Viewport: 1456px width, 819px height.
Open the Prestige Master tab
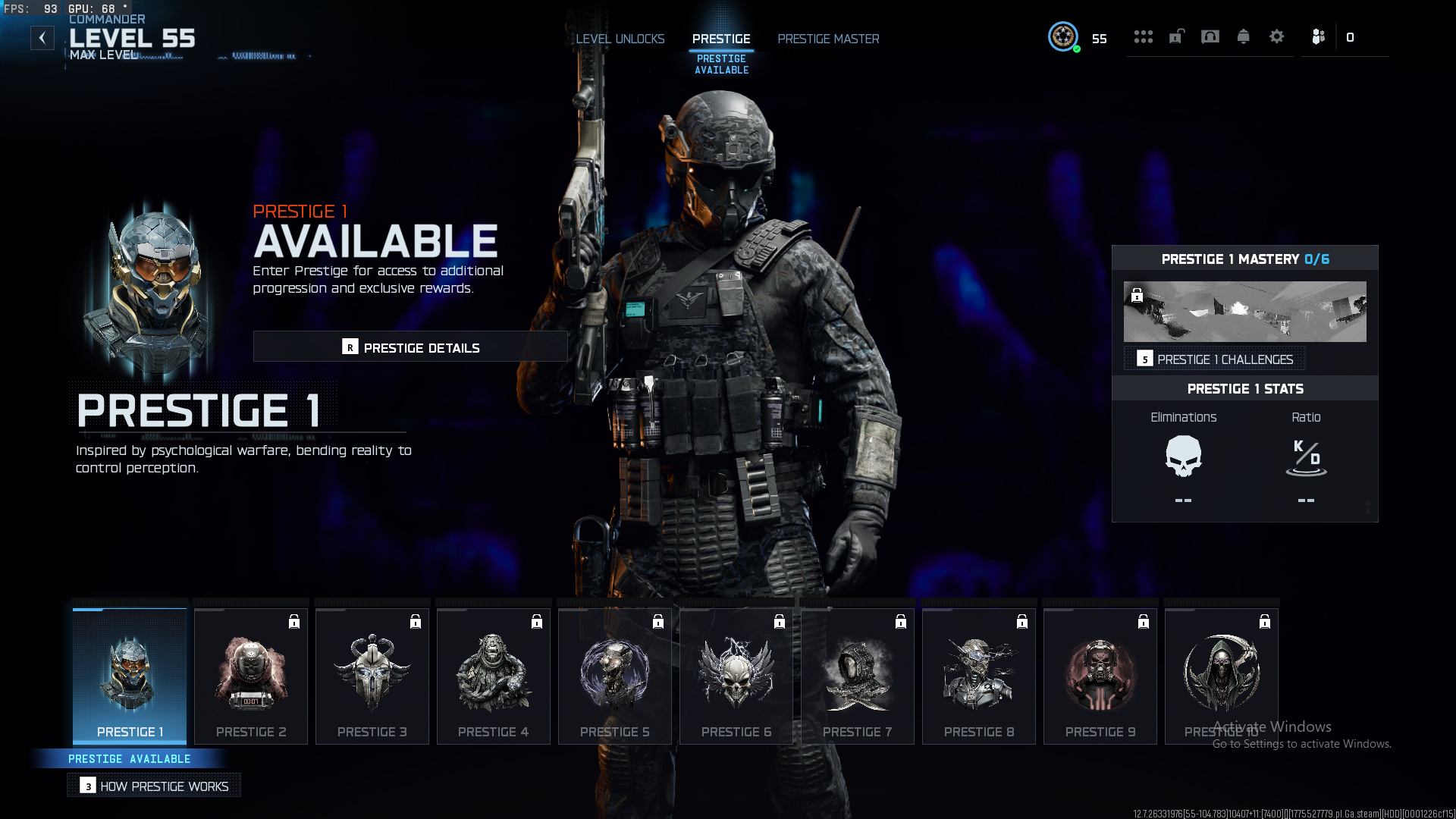pos(828,39)
